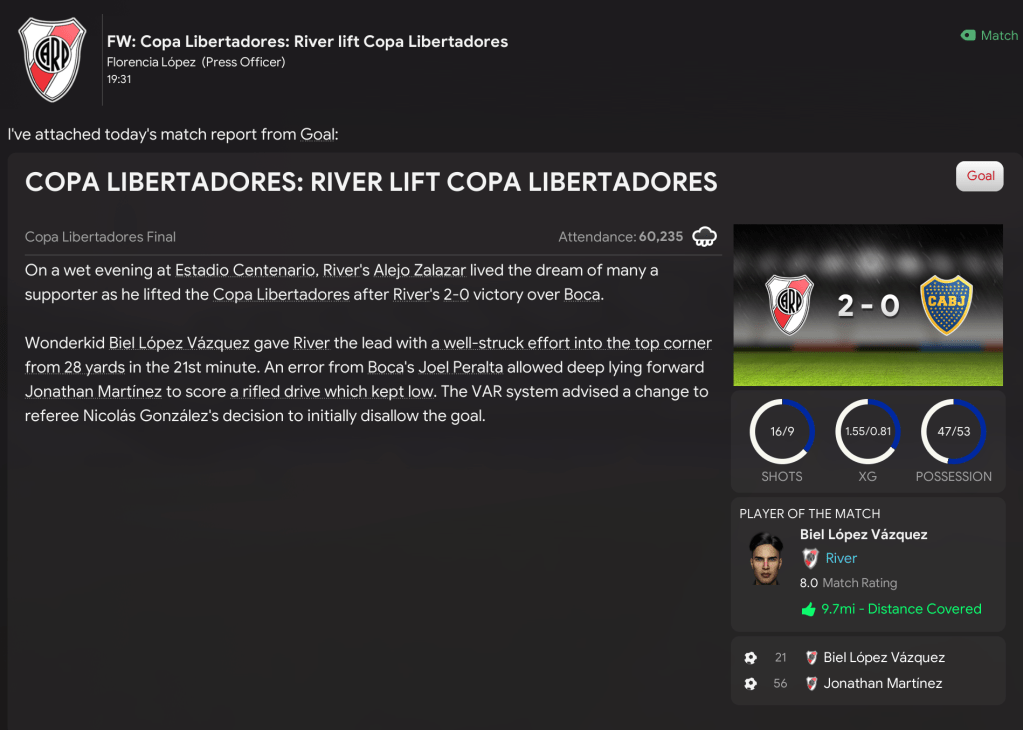Click the player of the match portrait
Viewport: 1023px width, 730px height.
pos(766,560)
